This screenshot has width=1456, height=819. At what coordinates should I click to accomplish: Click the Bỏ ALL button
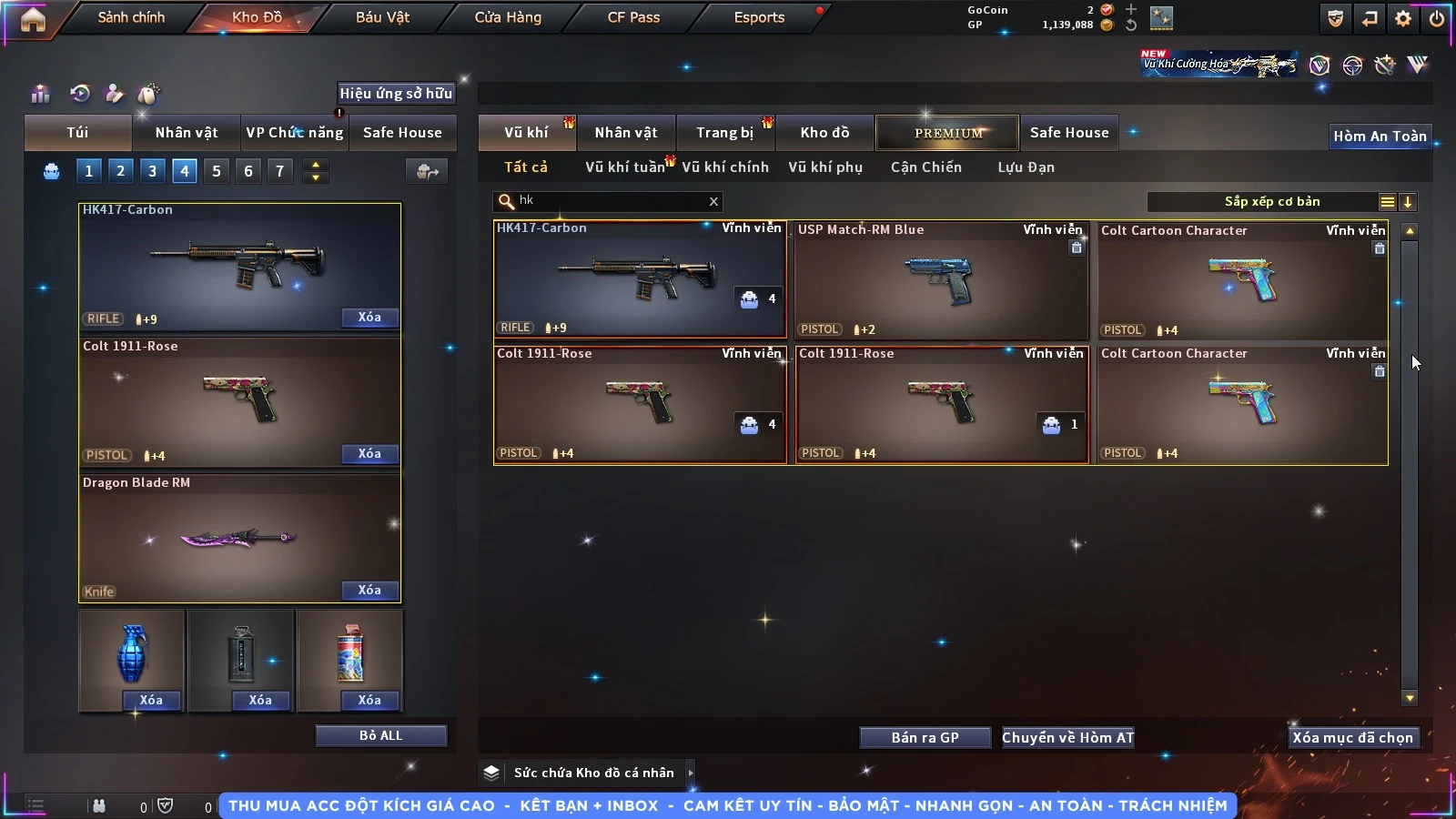coord(380,735)
